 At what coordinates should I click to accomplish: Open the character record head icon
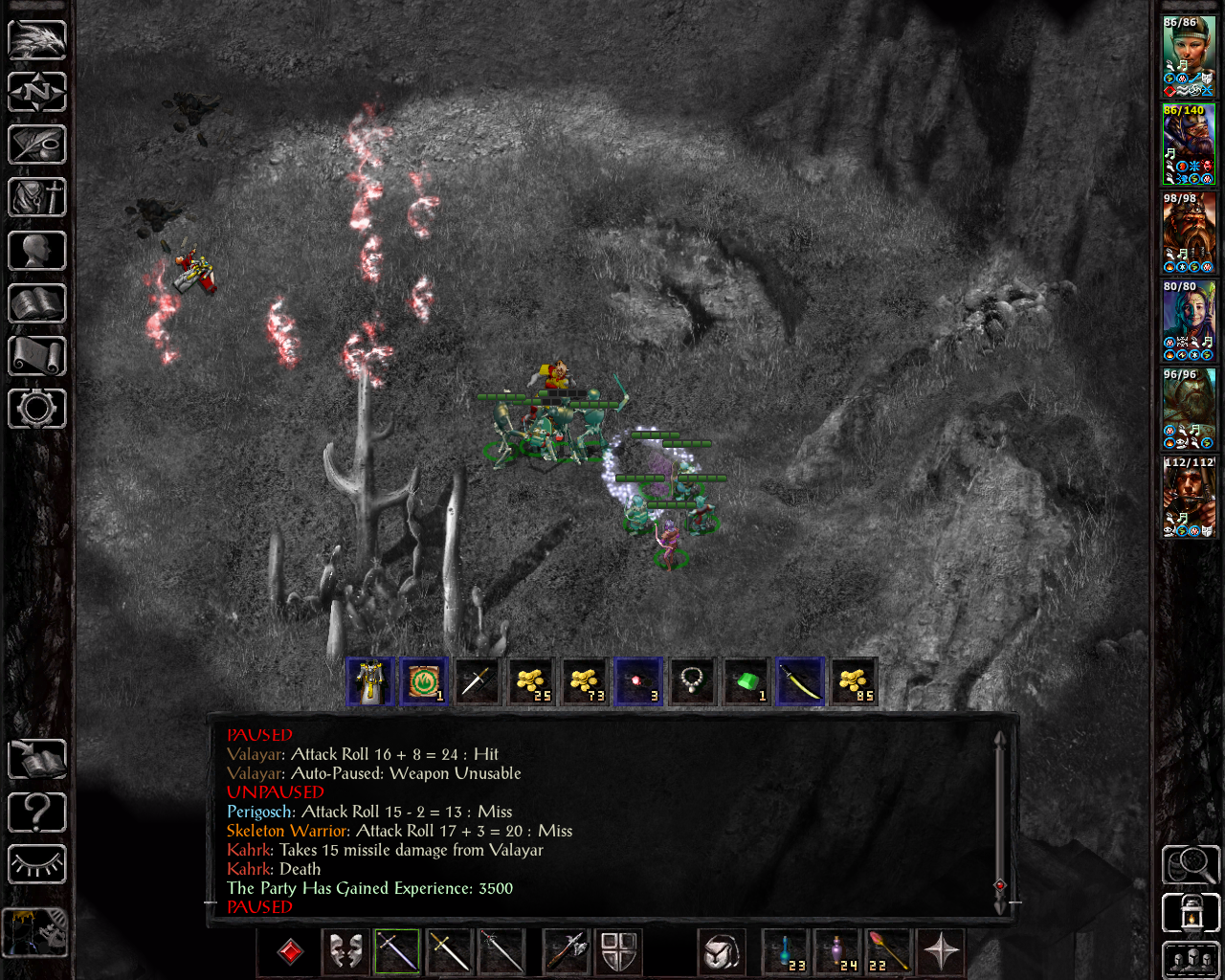coord(37,251)
